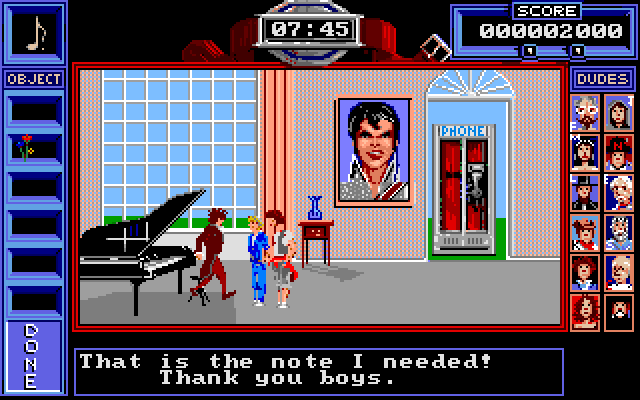Pick the top hat dude portrait
Viewport: 640px width, 400px height.
[586, 191]
